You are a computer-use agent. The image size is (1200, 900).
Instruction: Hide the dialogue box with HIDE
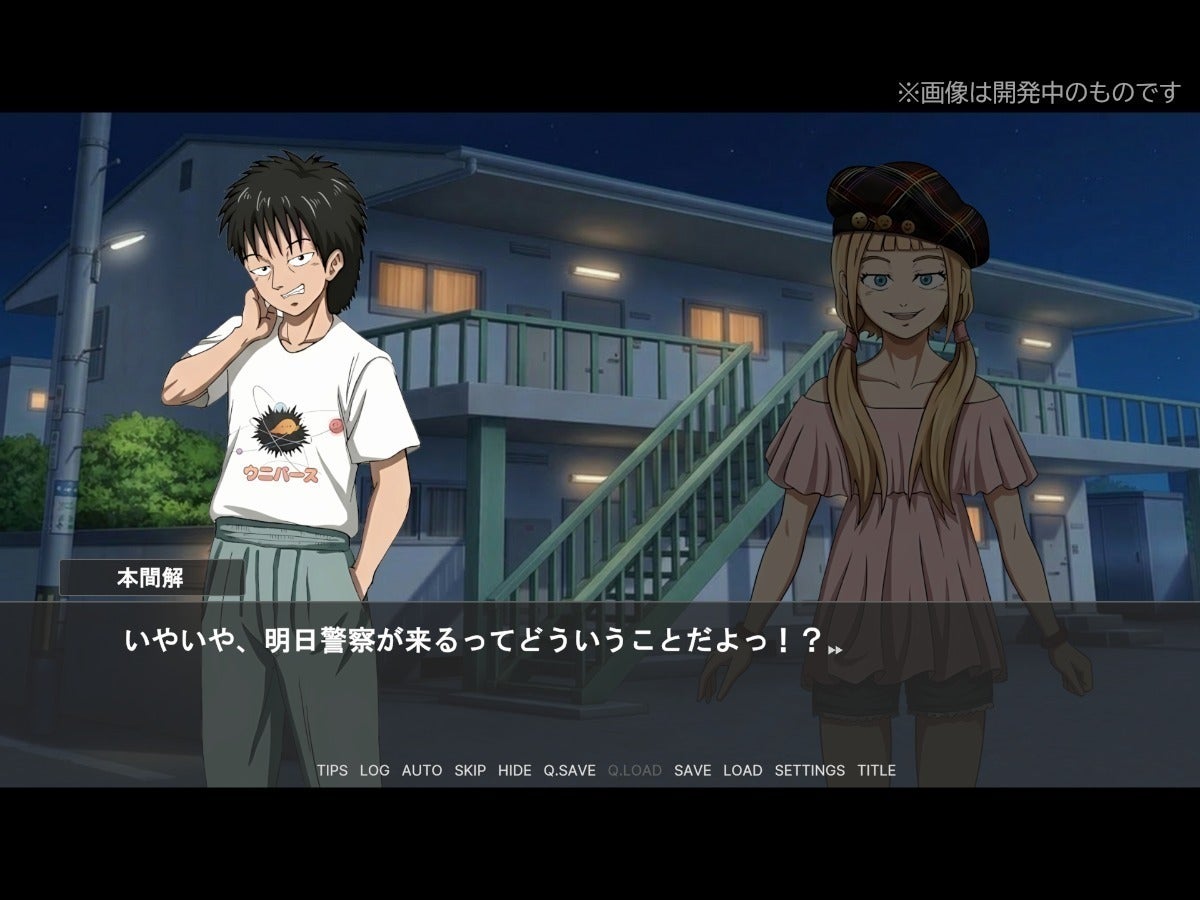point(515,771)
